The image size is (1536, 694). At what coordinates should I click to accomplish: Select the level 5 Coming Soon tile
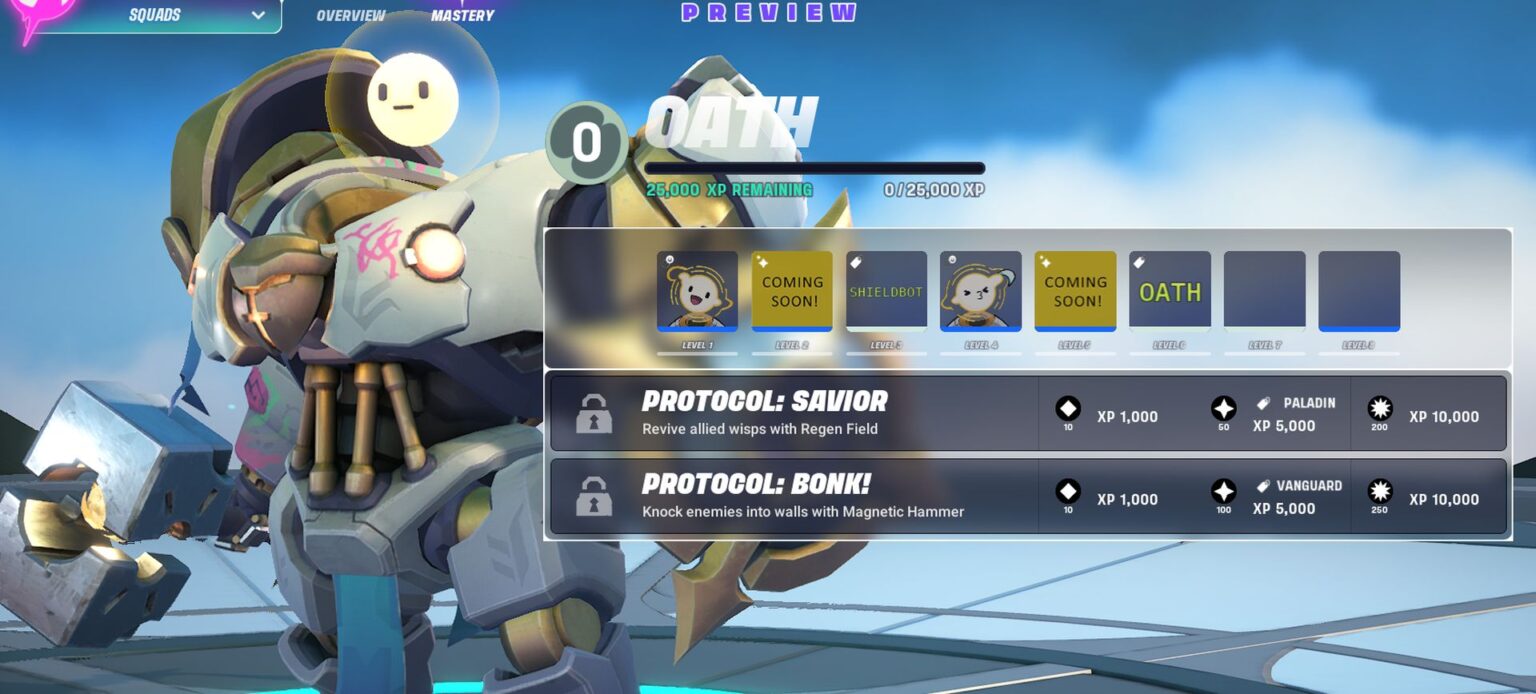click(x=1075, y=290)
